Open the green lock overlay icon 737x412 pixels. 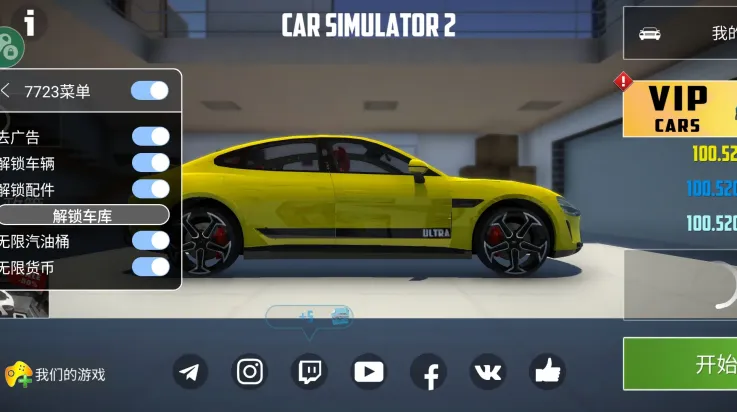[9, 47]
